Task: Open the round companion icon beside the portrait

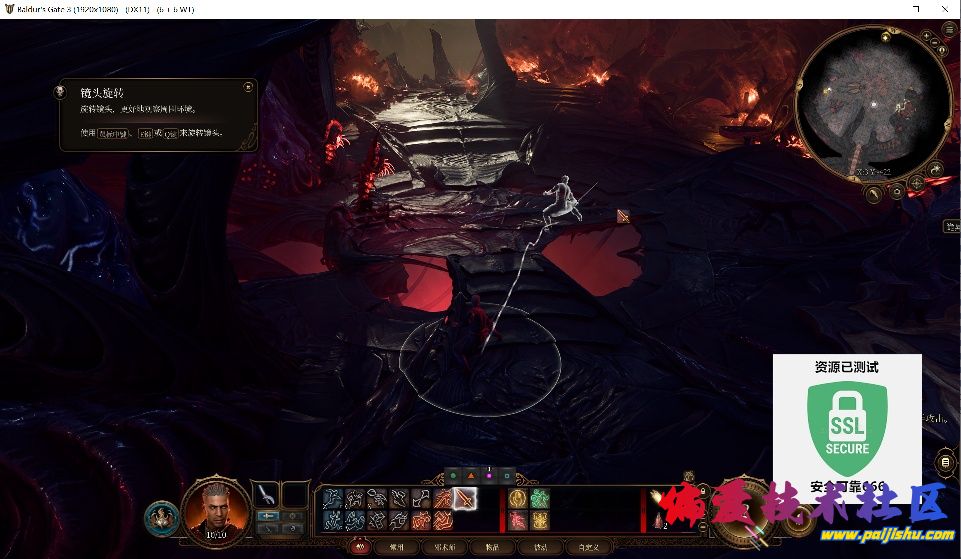Action: tap(162, 517)
